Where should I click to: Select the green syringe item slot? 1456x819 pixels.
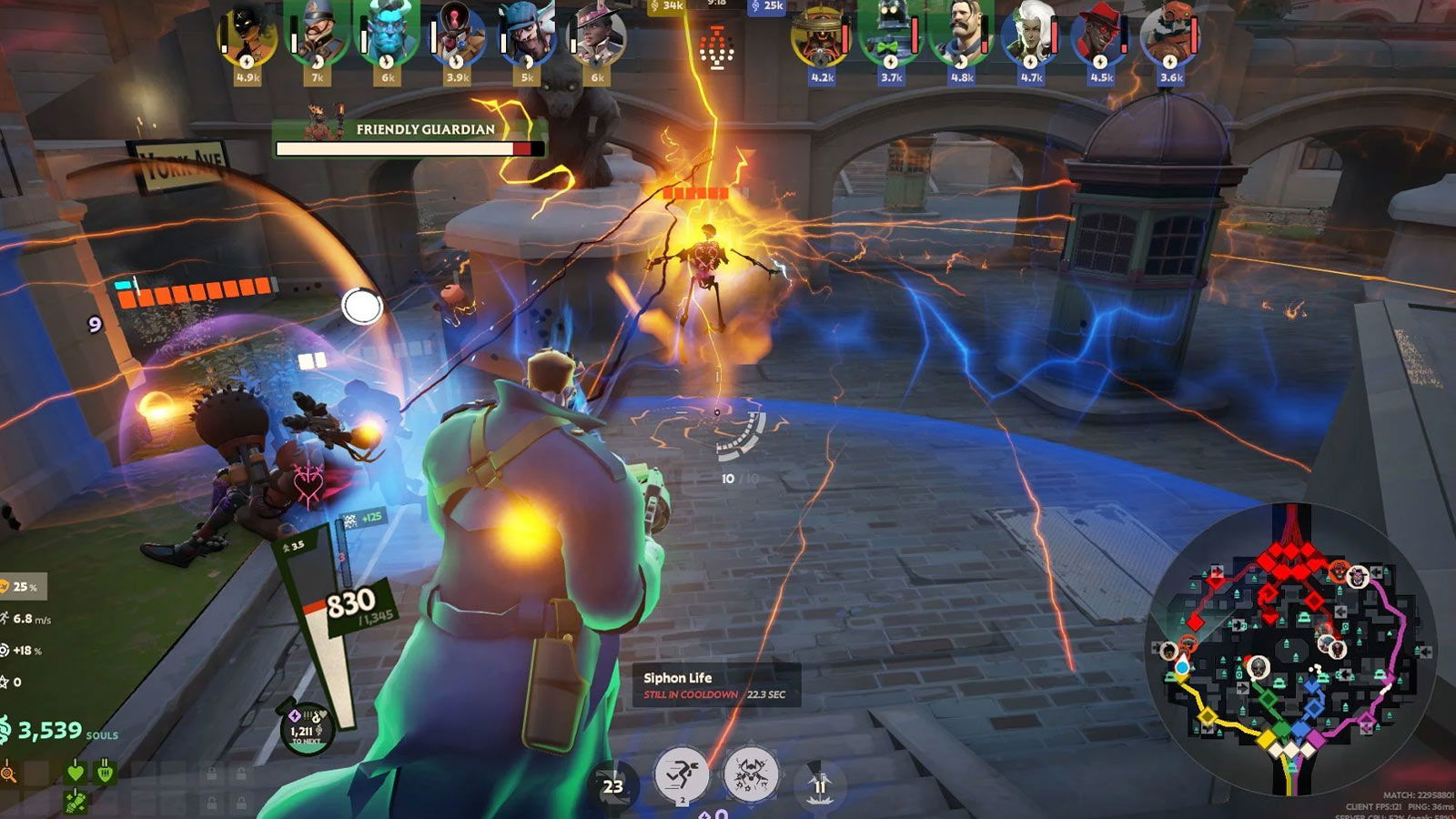(x=76, y=801)
